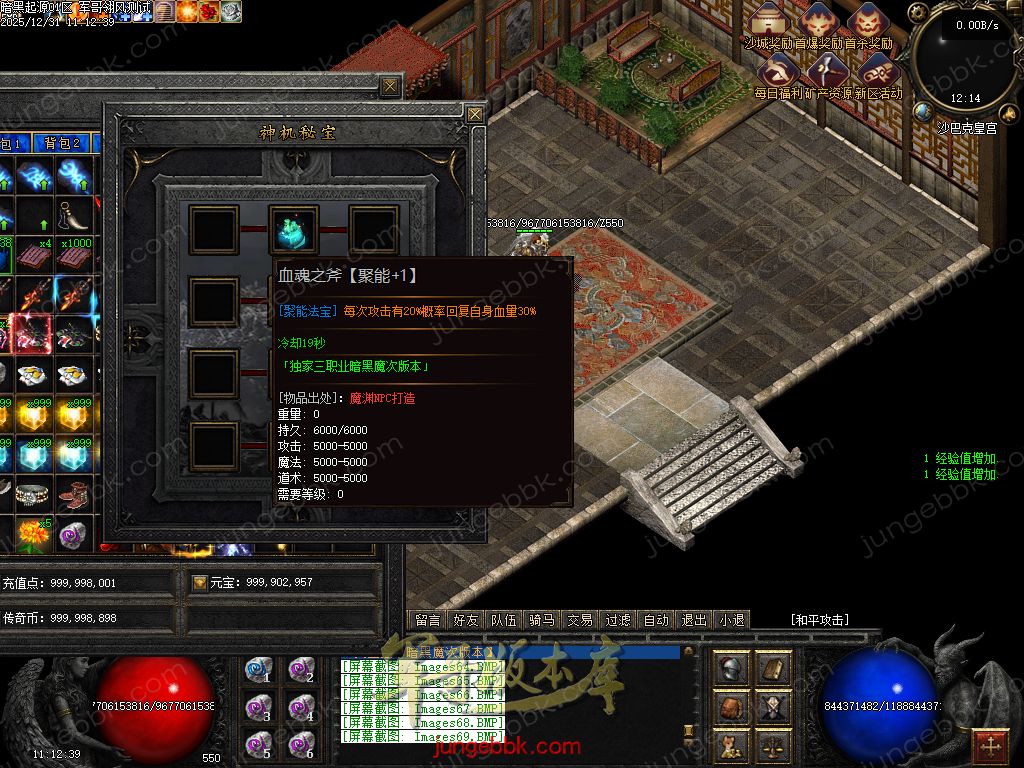Open the 好友 friends button
Screen dimensions: 1024x768
tap(466, 620)
